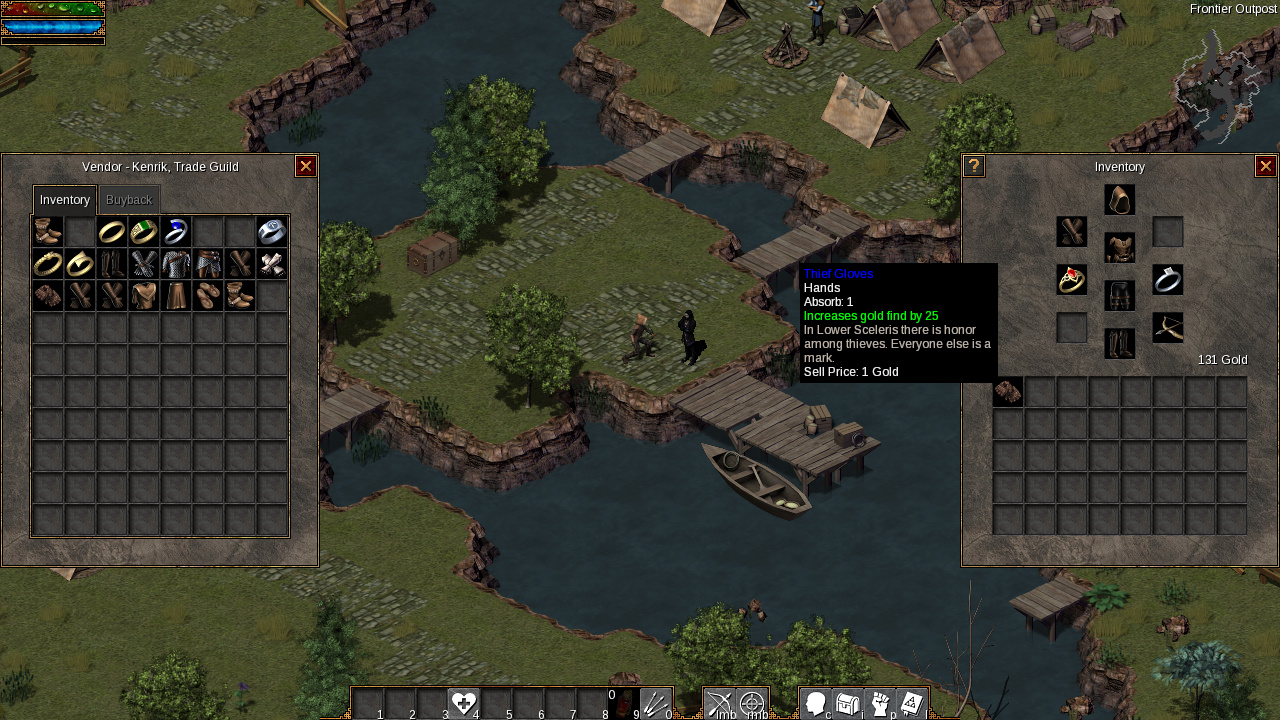The image size is (1280, 720).
Task: Select the vendor Inventory tab
Action: click(65, 200)
